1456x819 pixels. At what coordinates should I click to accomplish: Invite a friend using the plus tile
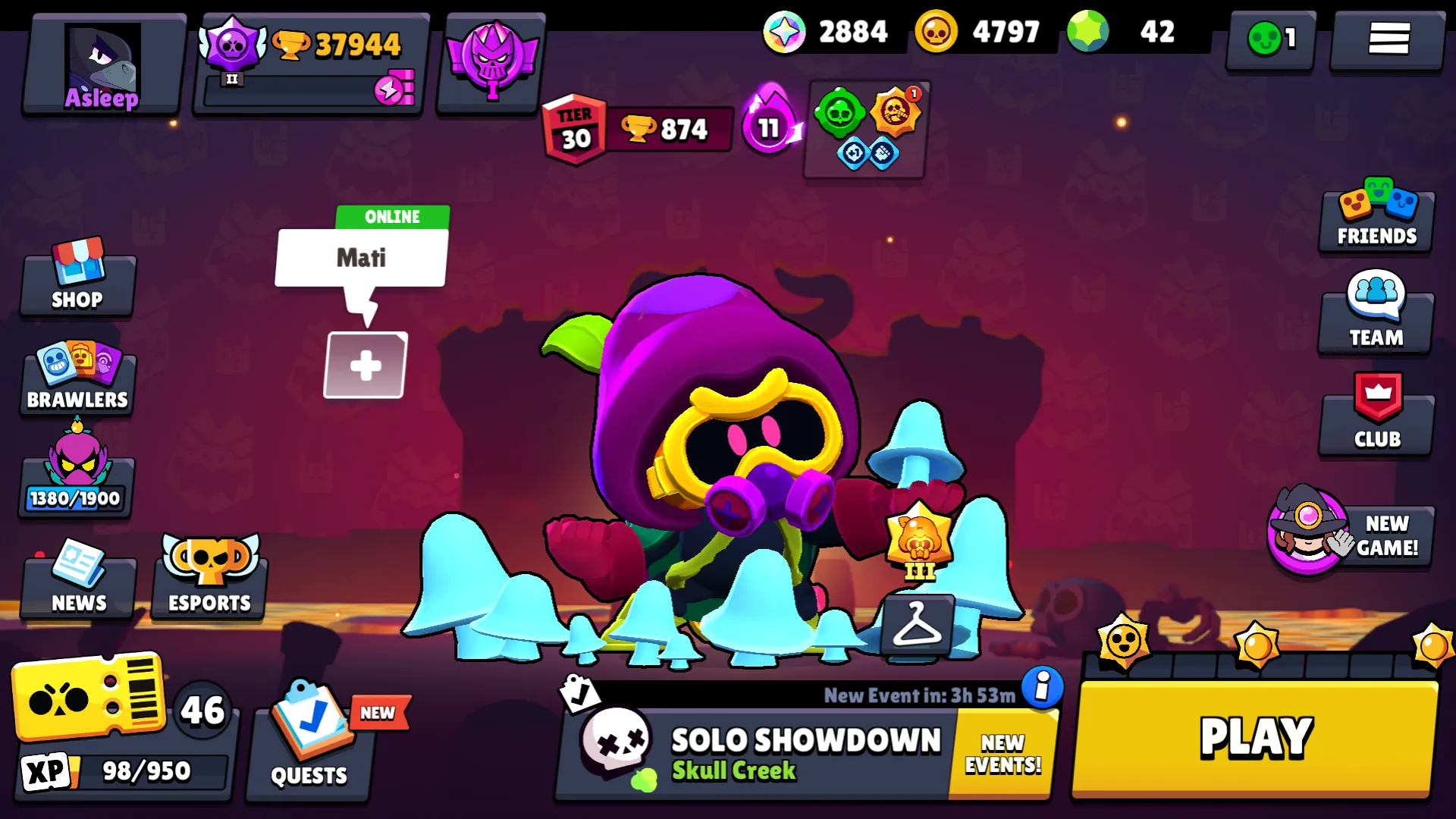(x=364, y=364)
